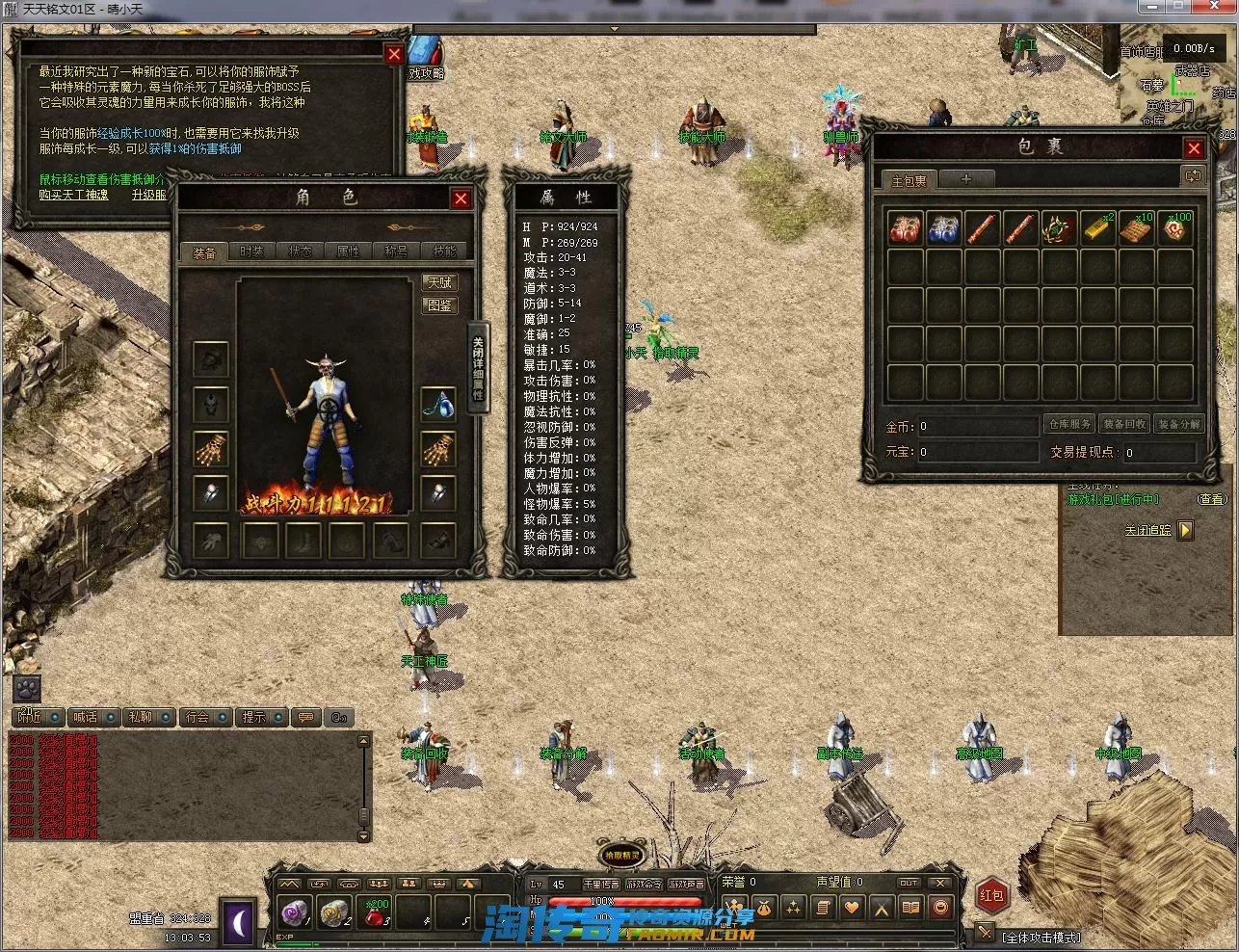The width and height of the screenshot is (1239, 952).
Task: Select the blue potion bundle in bag
Action: [943, 228]
